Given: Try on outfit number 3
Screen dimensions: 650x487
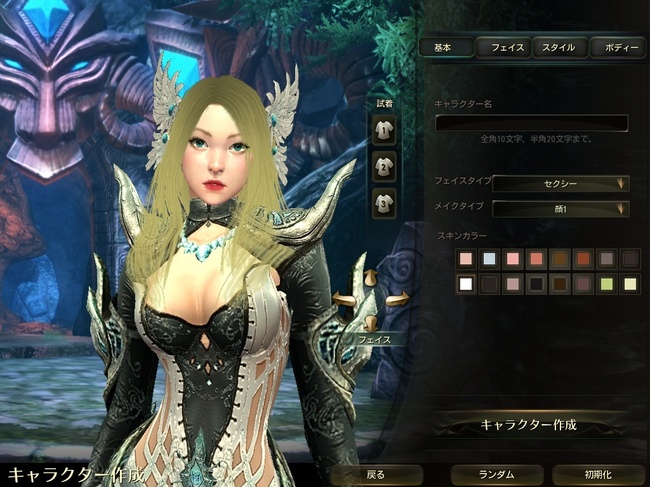Looking at the screenshot, I should [x=383, y=202].
